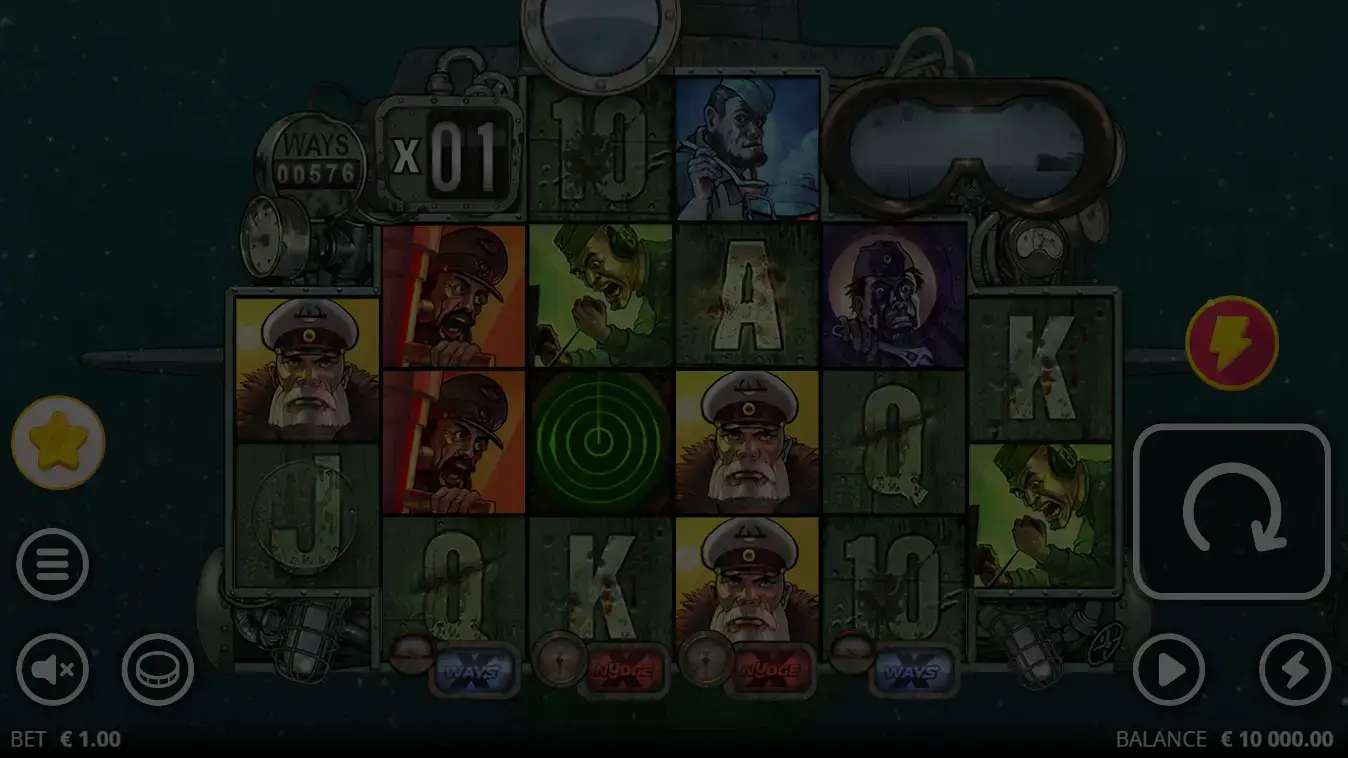
Task: Start autoplay with the play arrow
Action: click(1169, 670)
